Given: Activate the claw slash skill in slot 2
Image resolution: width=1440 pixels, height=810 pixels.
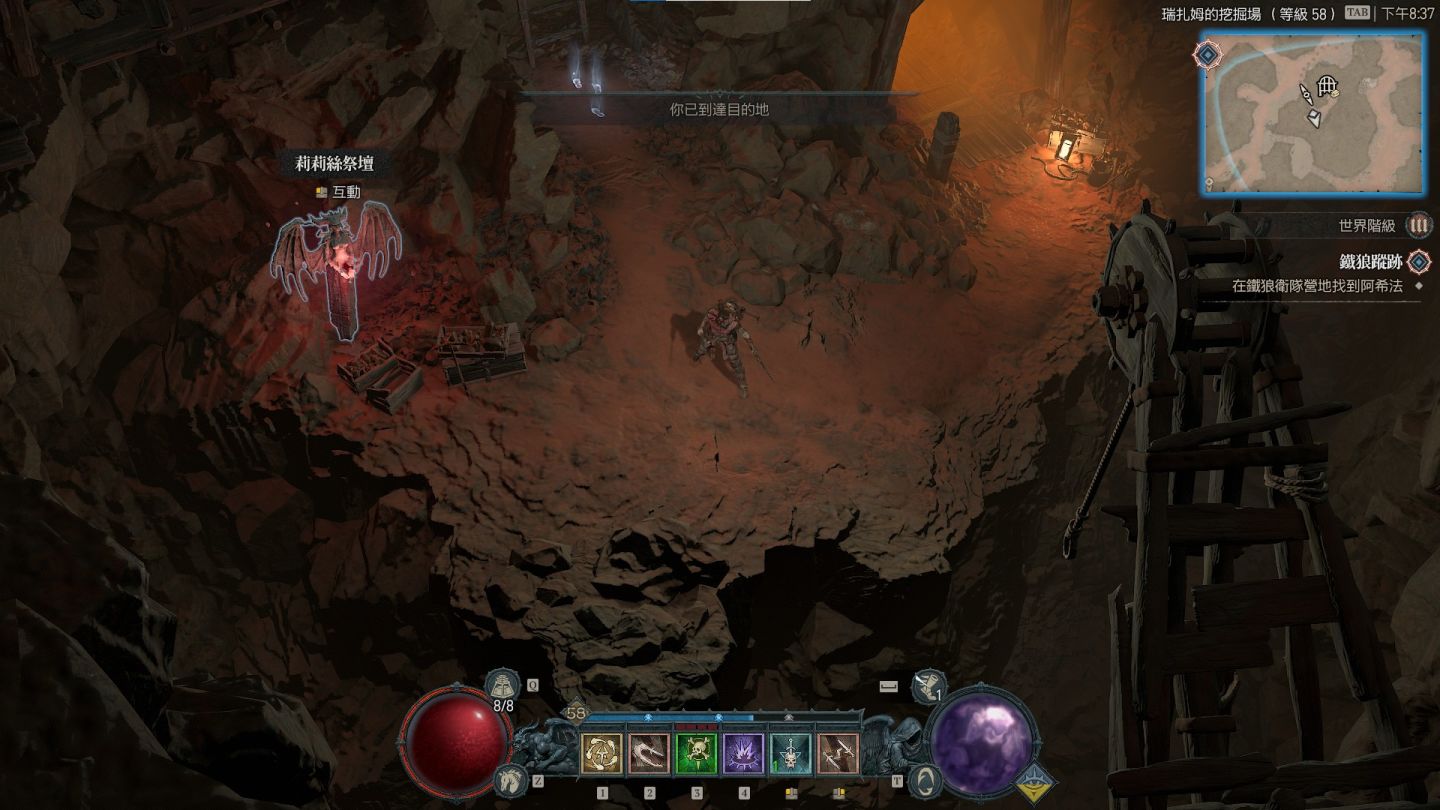Looking at the screenshot, I should tap(649, 754).
